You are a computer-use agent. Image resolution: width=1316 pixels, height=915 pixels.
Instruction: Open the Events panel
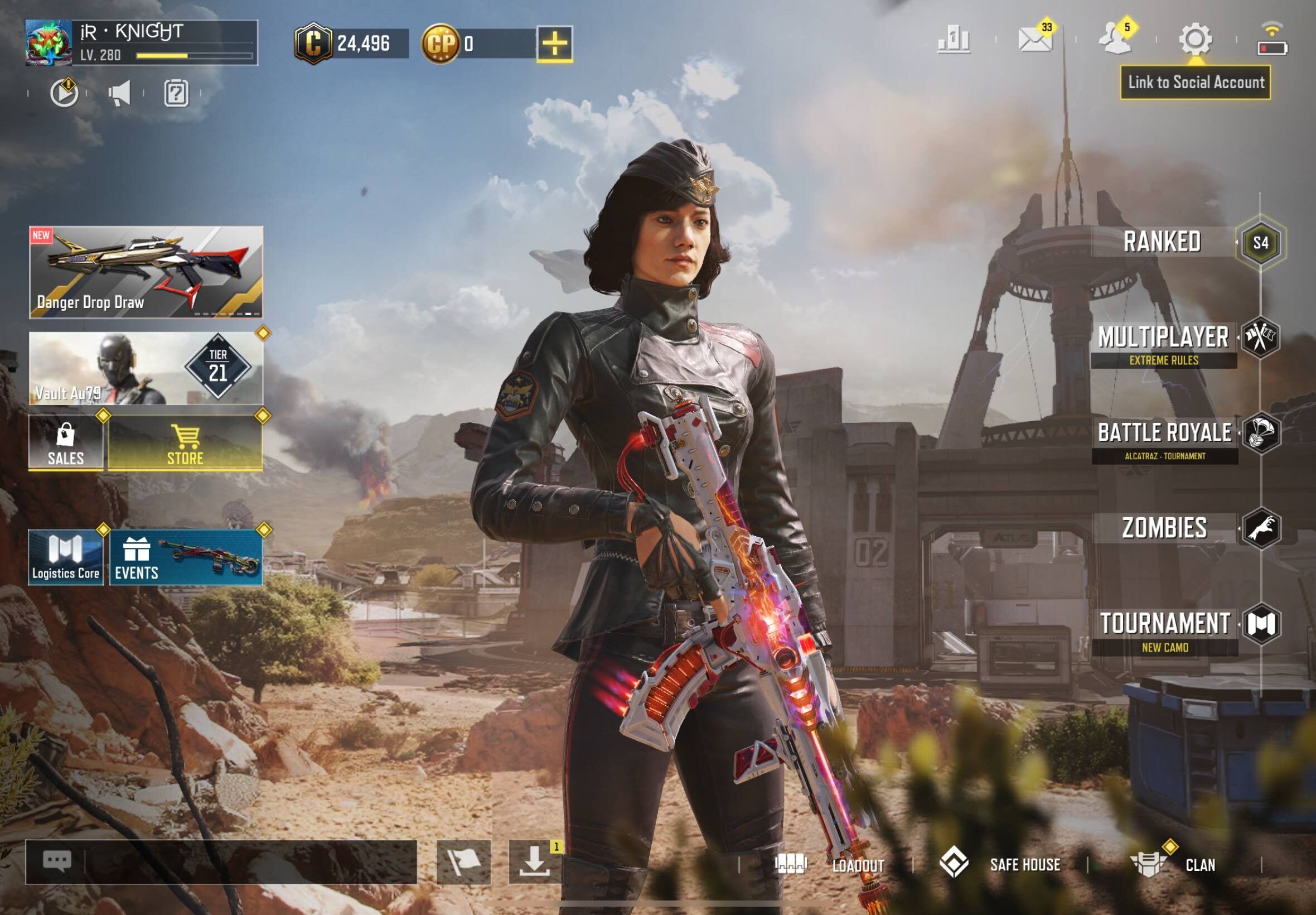(186, 557)
